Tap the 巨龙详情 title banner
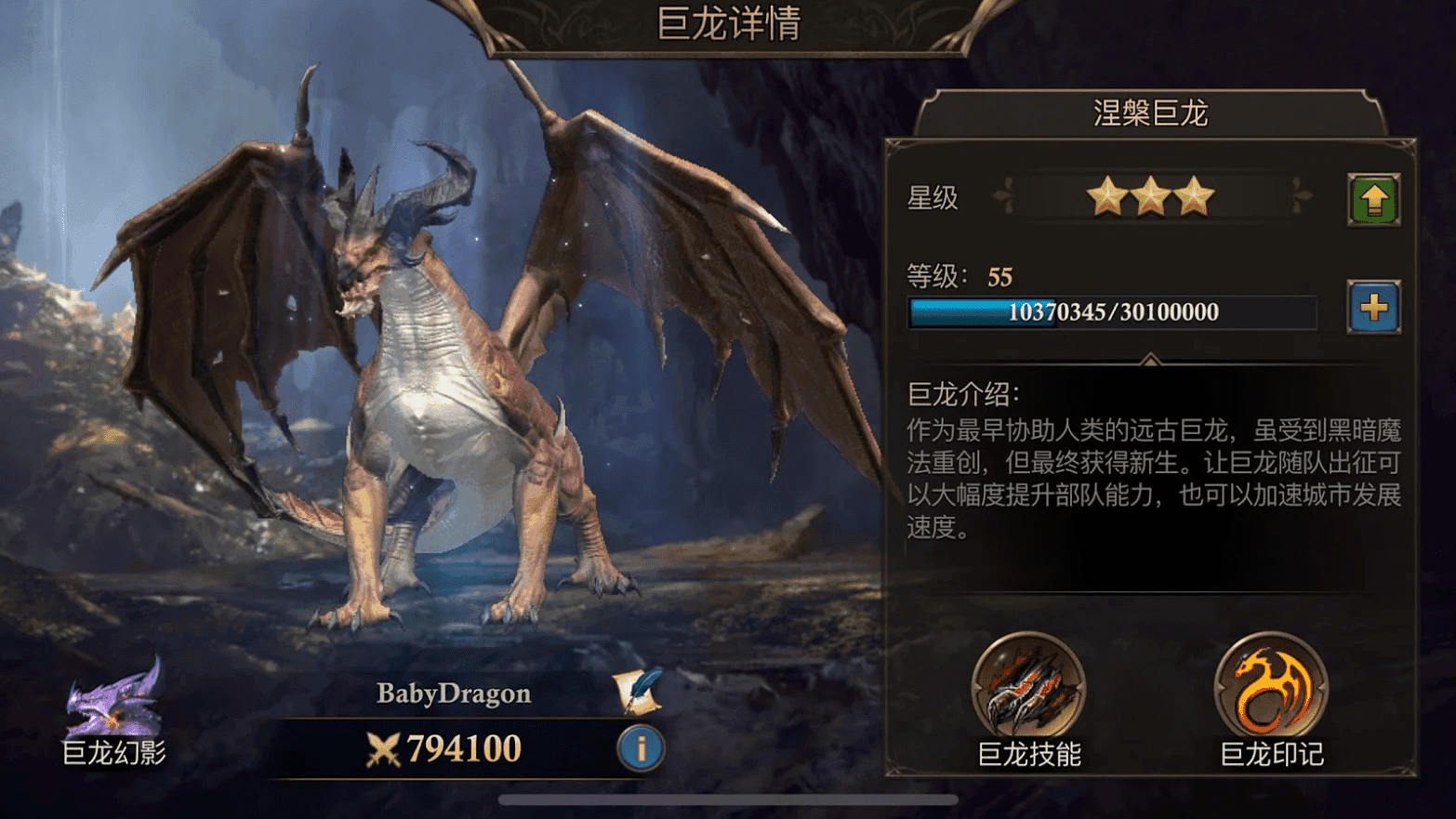Image resolution: width=1456 pixels, height=819 pixels. click(x=728, y=24)
